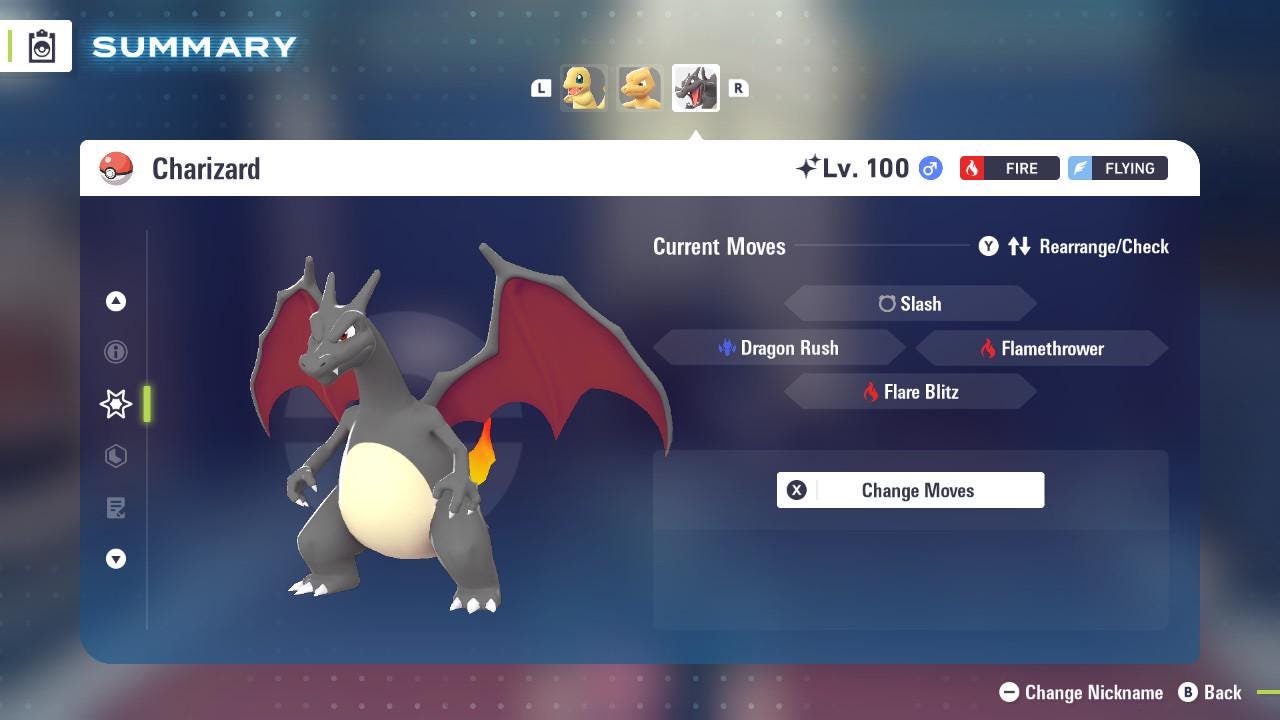1280x720 pixels.
Task: Select the memo ribbons icon in sidebar
Action: (x=115, y=508)
